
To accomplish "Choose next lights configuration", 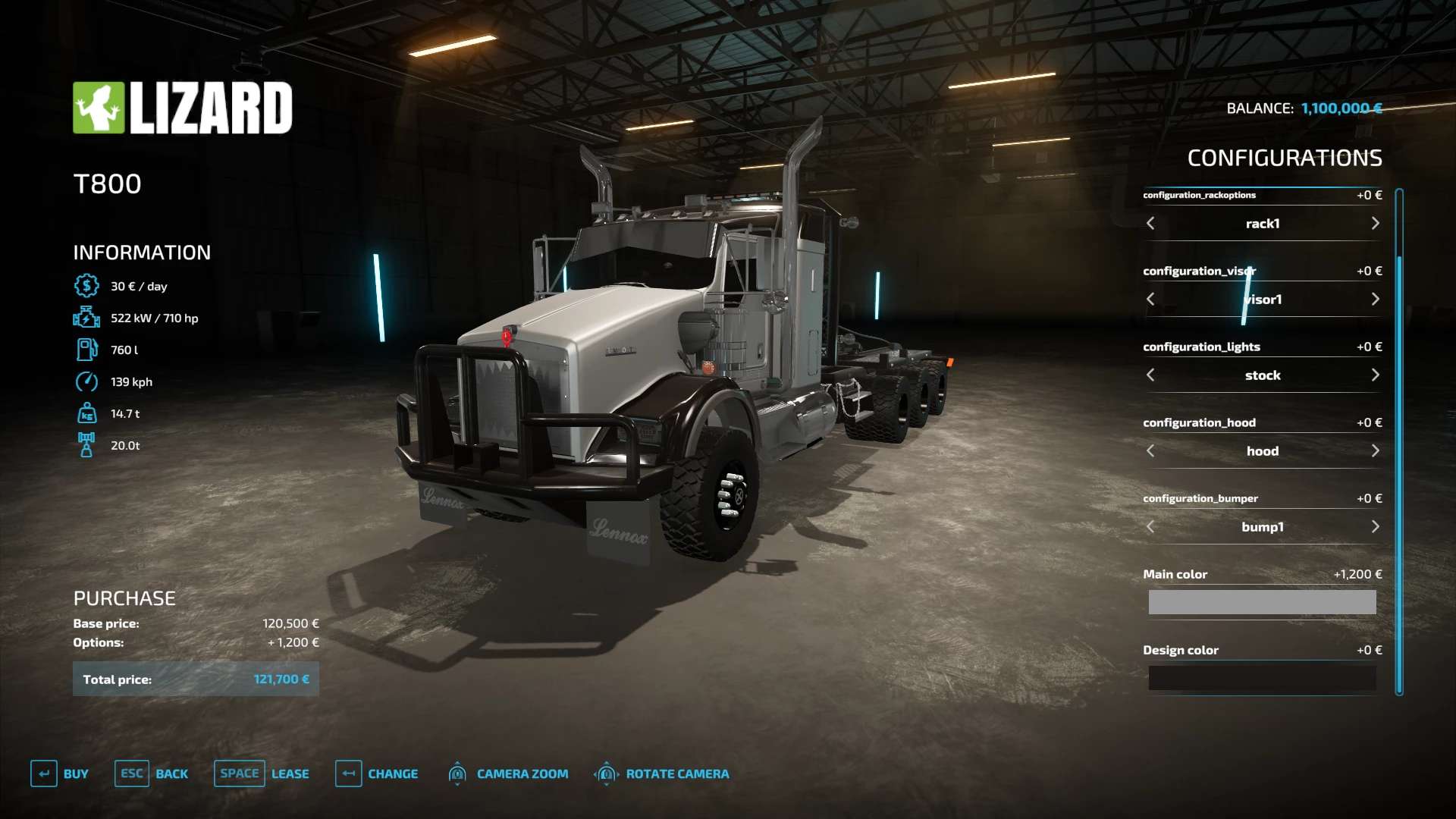I will 1375,375.
